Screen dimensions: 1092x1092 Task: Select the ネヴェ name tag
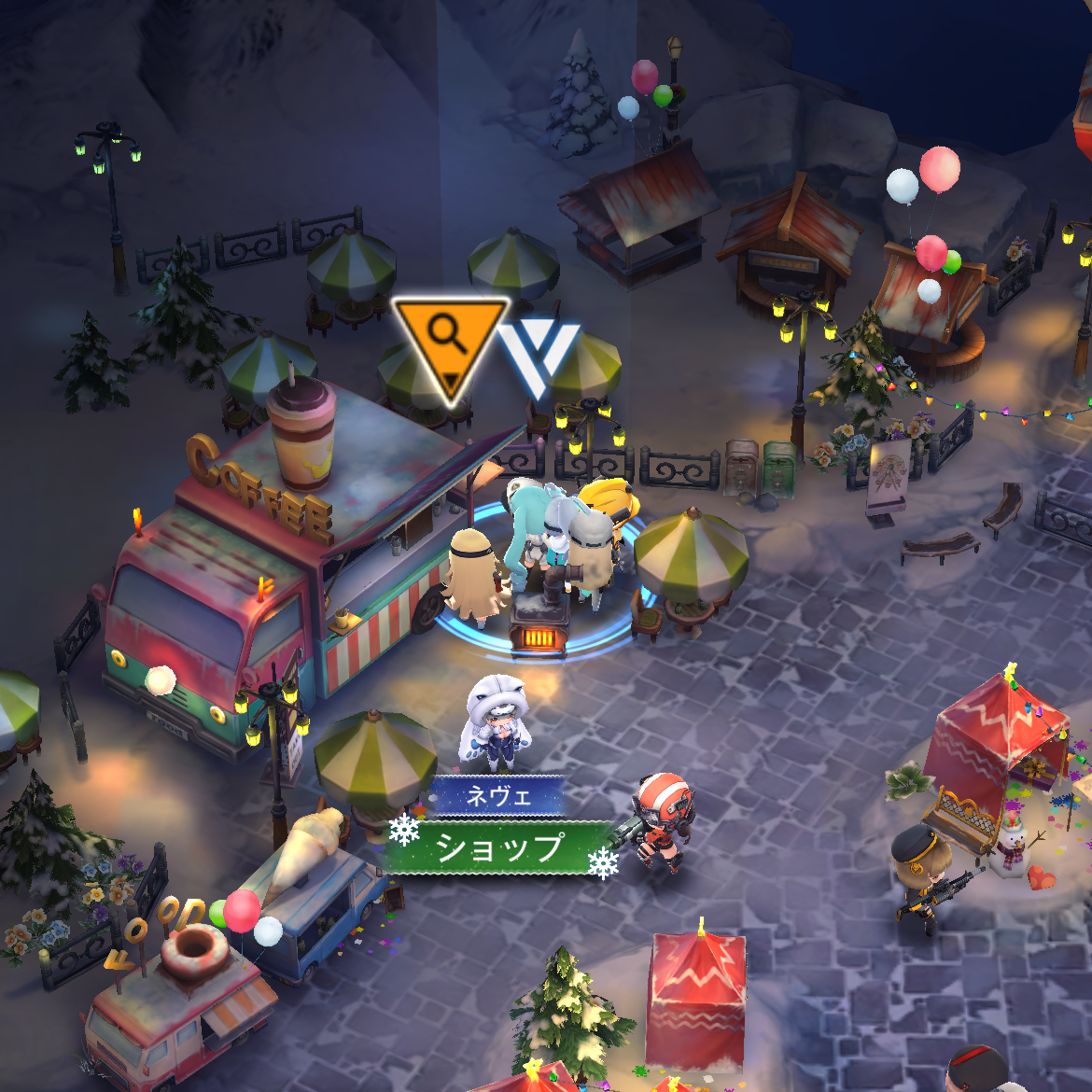point(497,796)
